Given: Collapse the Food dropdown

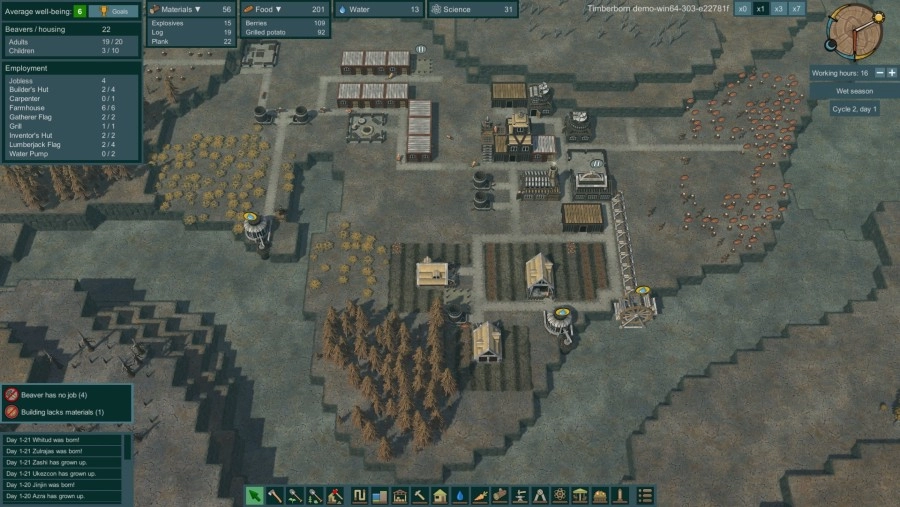Looking at the screenshot, I should (x=278, y=9).
